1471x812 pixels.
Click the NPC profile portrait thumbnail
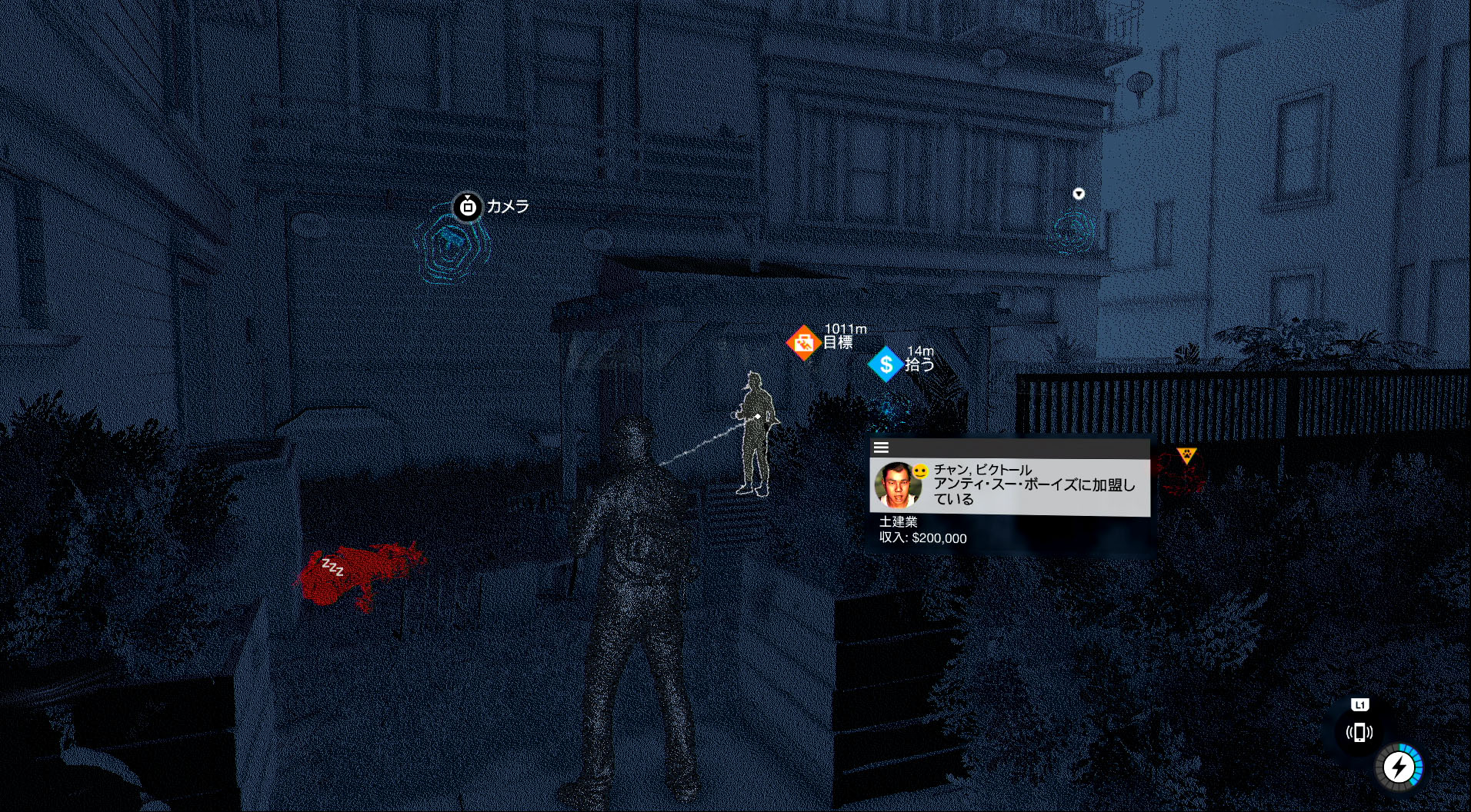898,486
